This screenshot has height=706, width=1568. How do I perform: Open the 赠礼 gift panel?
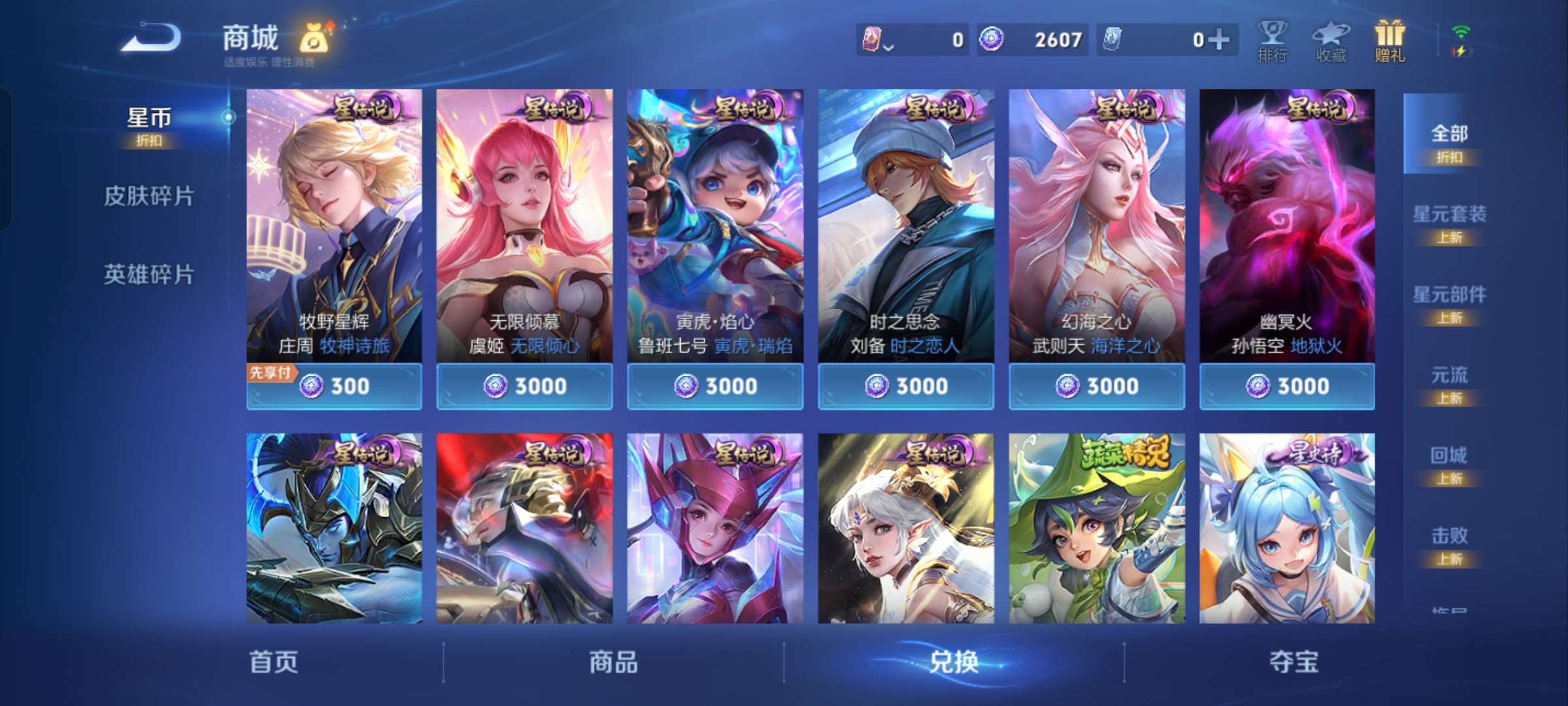(1390, 41)
